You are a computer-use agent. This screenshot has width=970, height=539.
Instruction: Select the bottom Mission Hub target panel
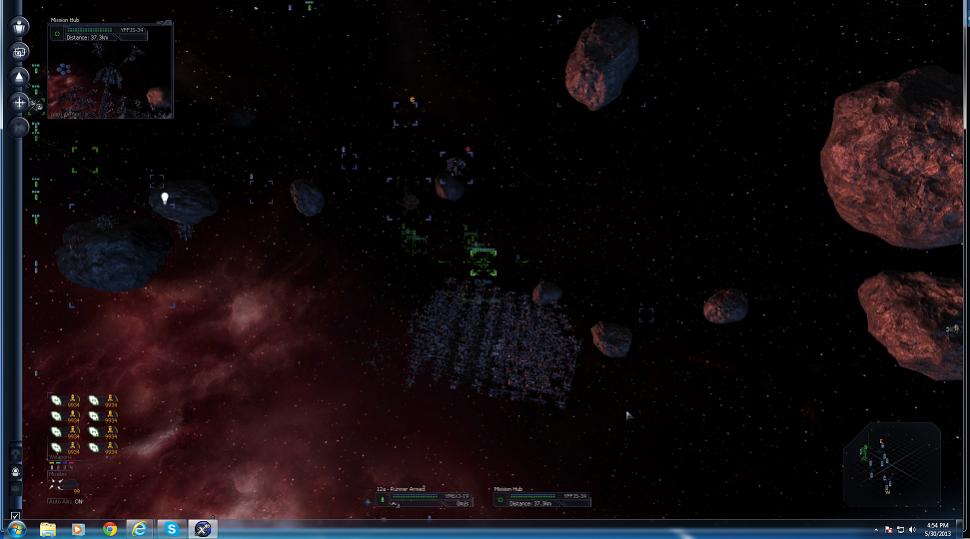click(541, 497)
